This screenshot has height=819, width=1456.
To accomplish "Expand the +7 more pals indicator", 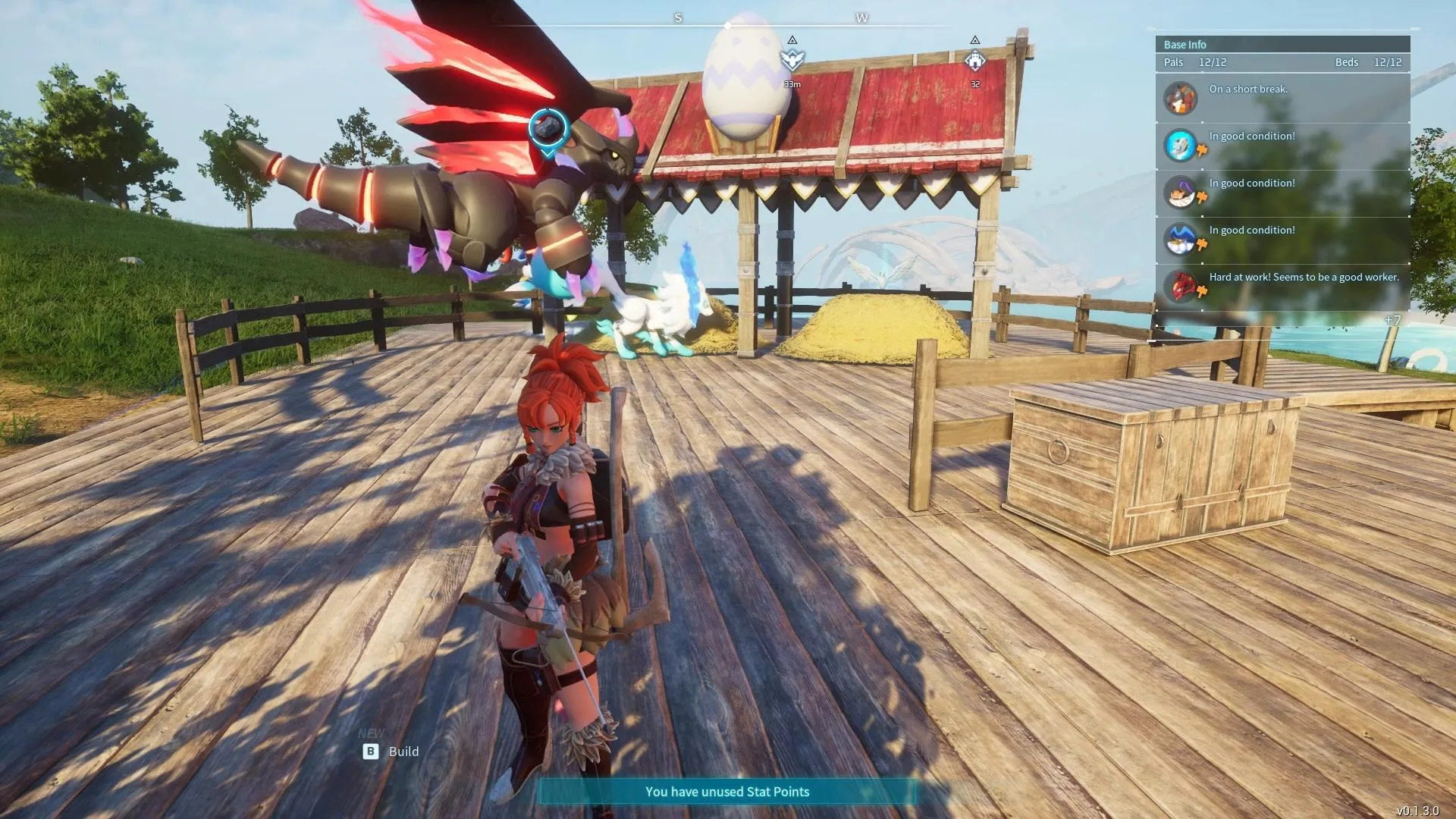I will 1392,320.
